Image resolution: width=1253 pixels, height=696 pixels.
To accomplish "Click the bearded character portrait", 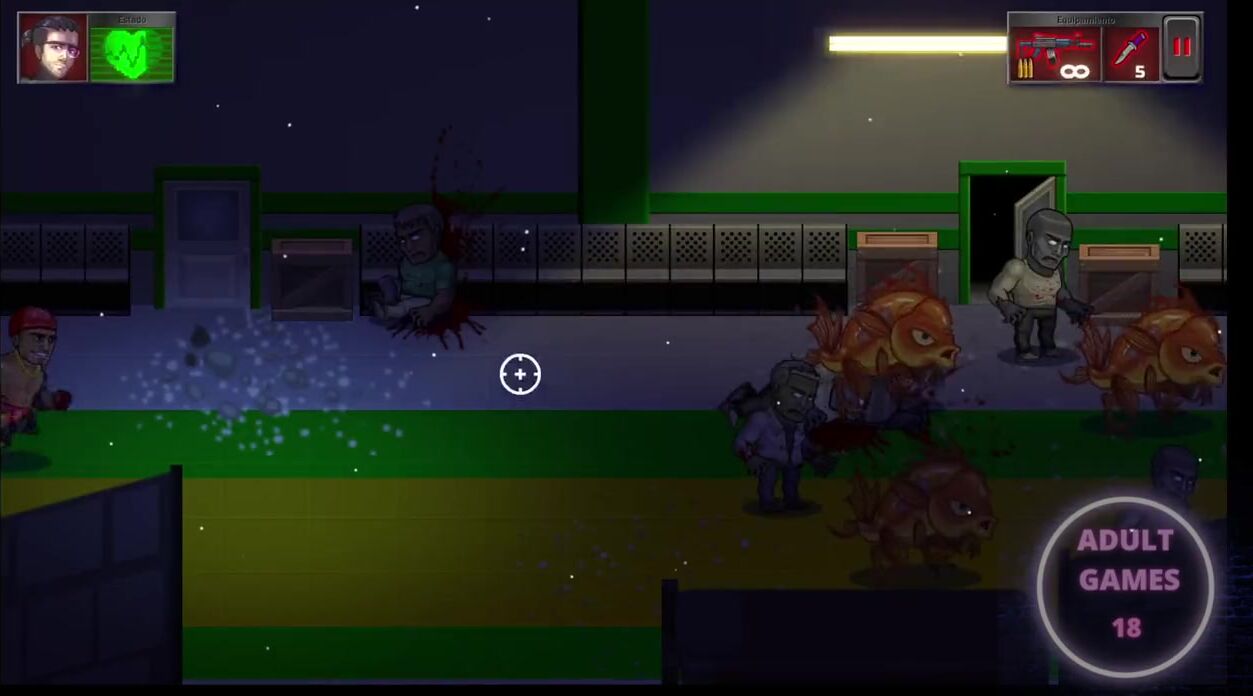I will point(52,48).
